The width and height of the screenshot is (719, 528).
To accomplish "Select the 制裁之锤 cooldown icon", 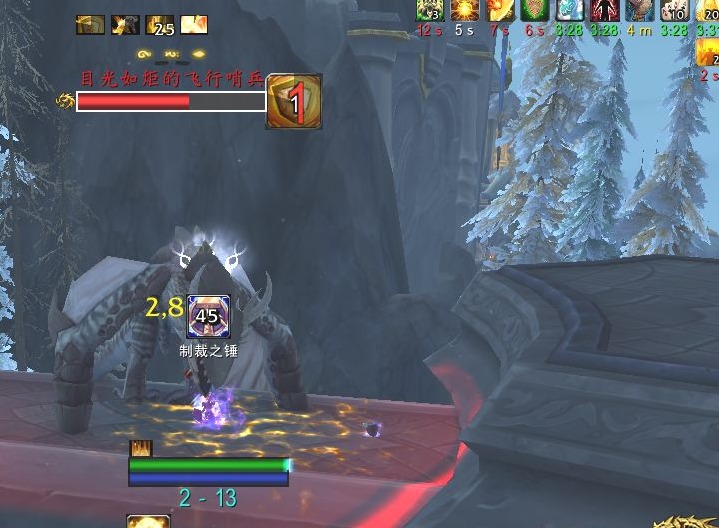I will 208,318.
